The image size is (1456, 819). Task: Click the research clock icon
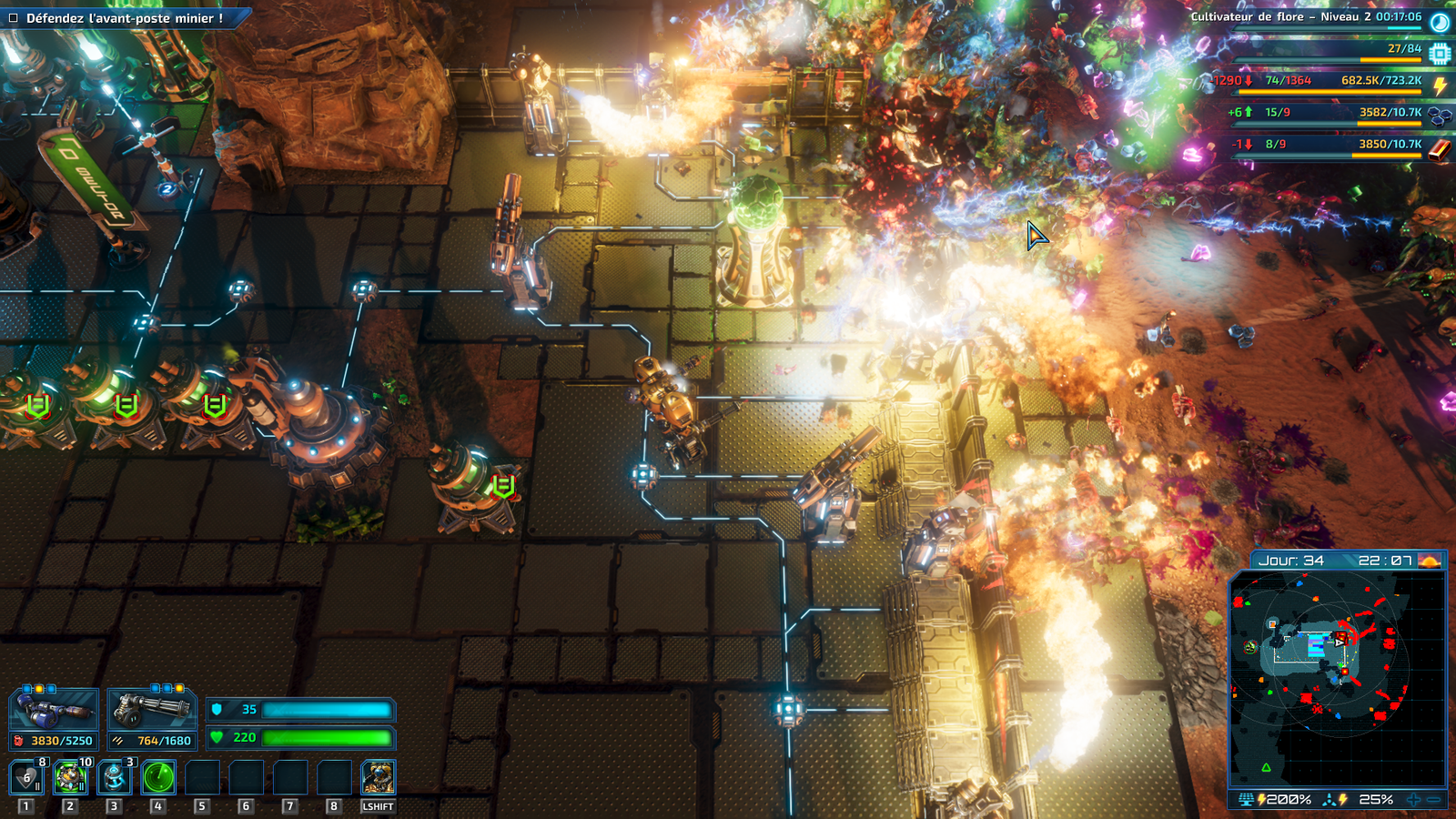click(1440, 22)
